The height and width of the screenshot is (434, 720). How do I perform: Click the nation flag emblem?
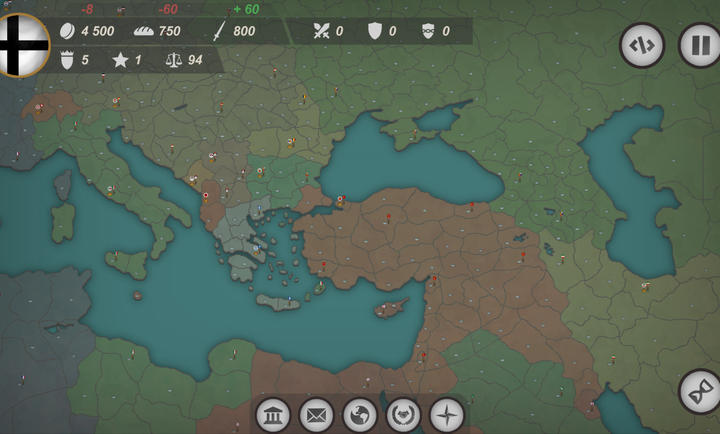20,44
